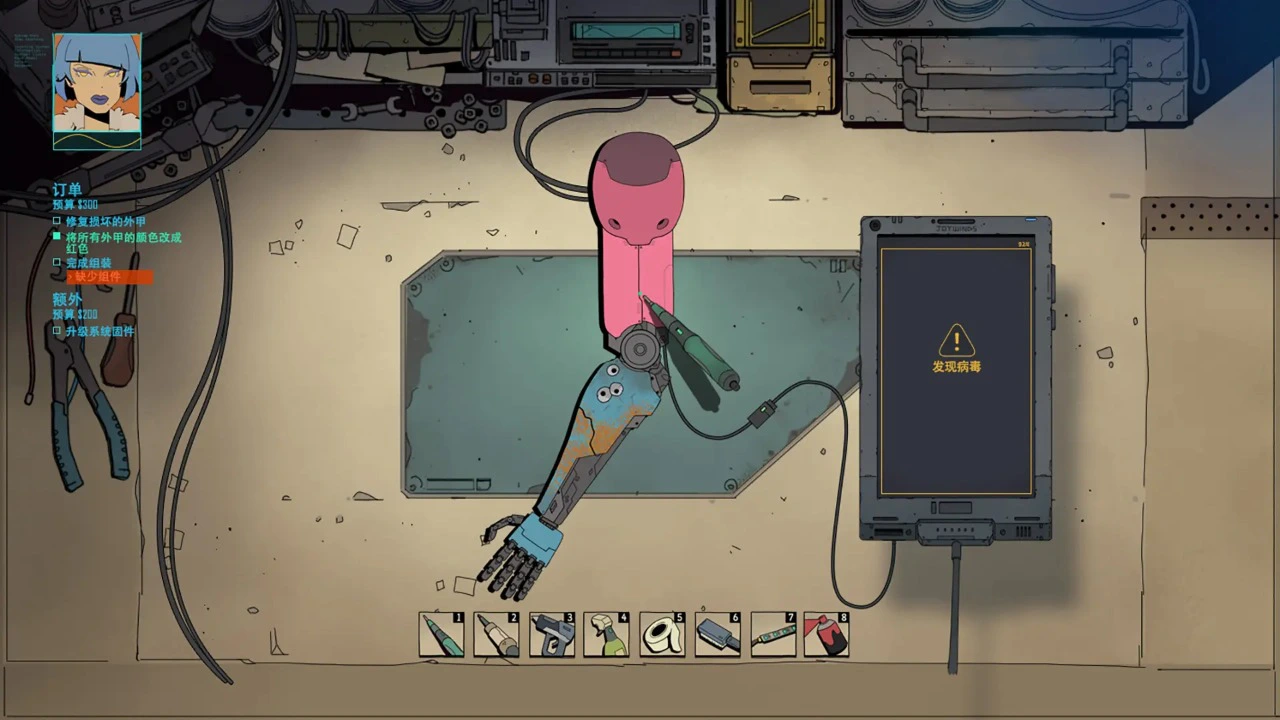The height and width of the screenshot is (720, 1280).
Task: Tap the 发现病毒 virus warning on the tablet
Action: 956,350
